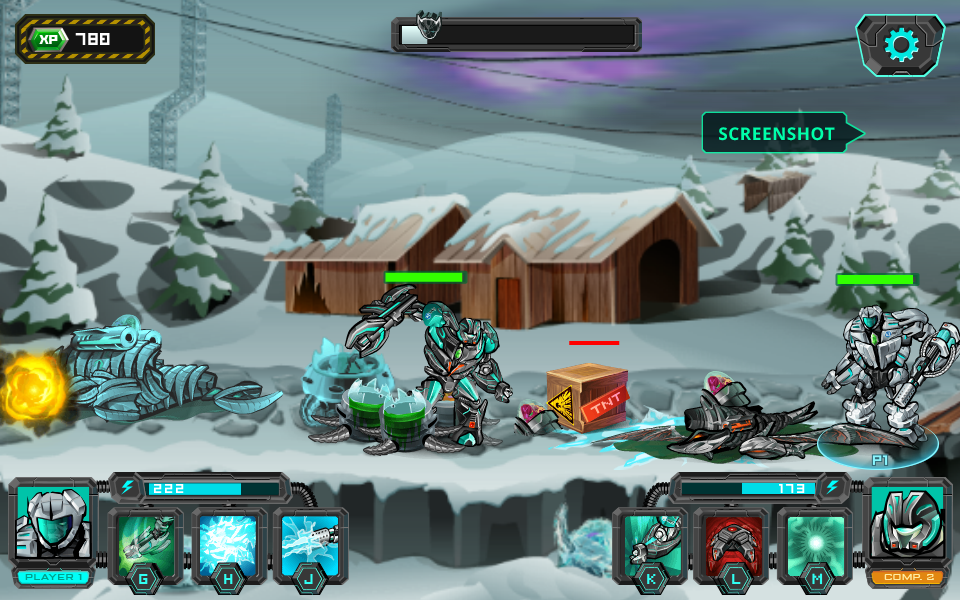Viewport: 960px width, 600px height.
Task: Fire the electric cannon ability
Action: point(310,544)
